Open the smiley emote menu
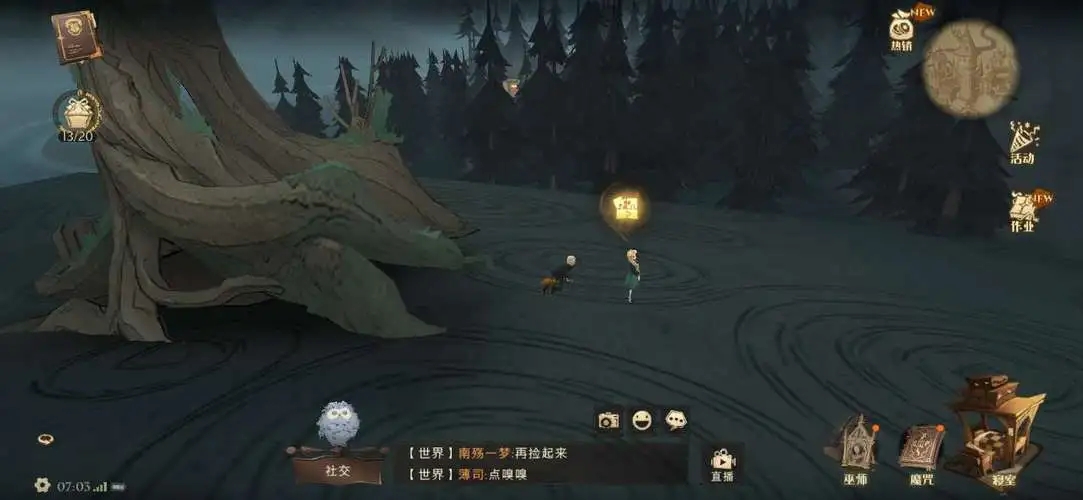 642,420
